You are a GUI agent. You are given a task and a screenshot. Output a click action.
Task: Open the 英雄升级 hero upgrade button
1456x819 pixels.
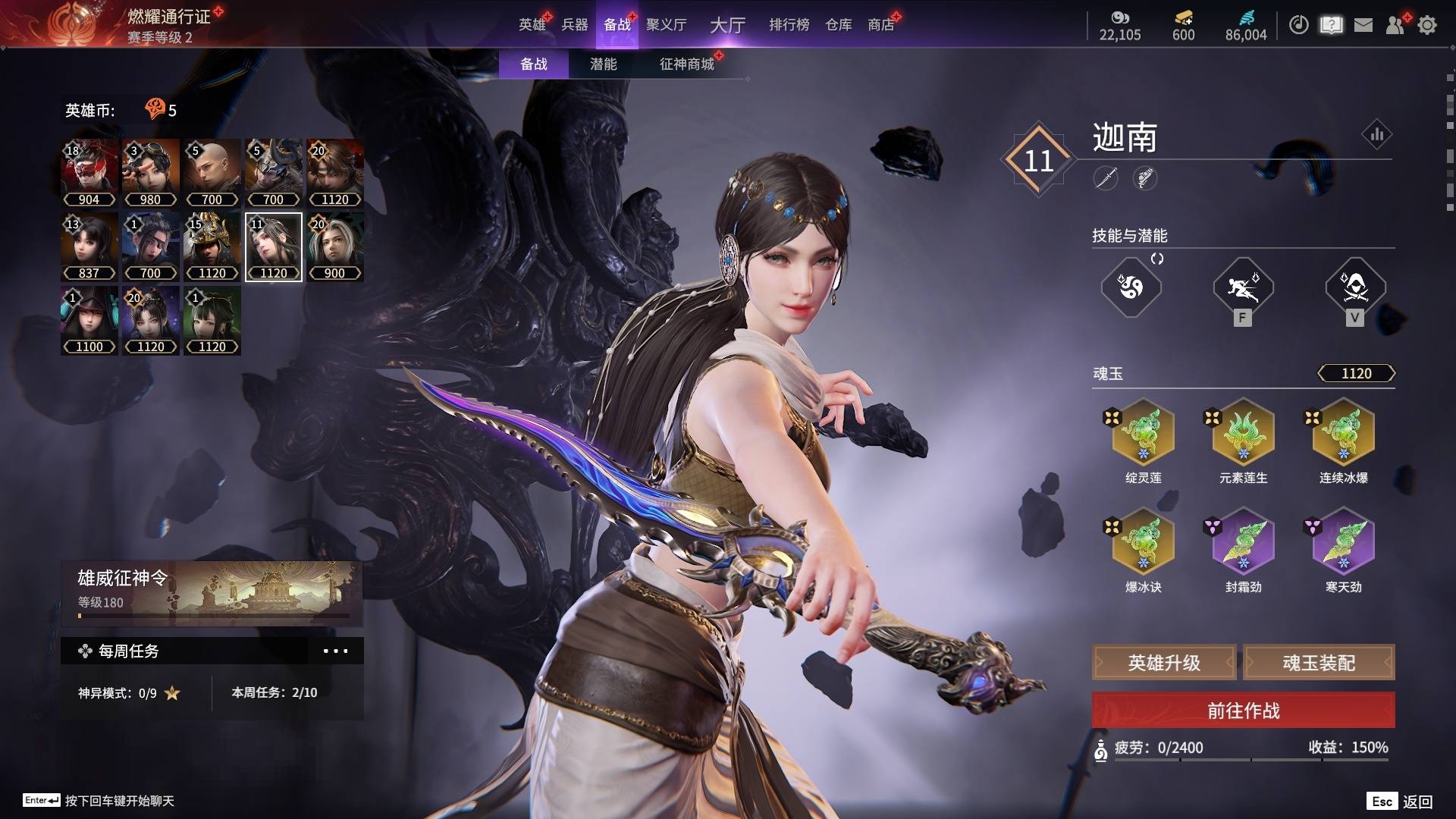pos(1164,663)
